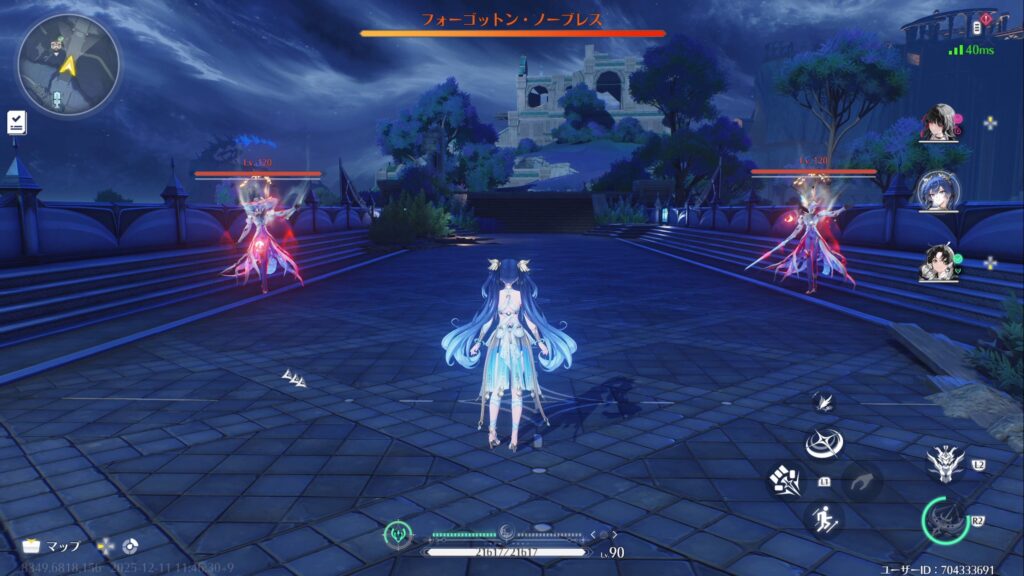Open the circular minimap
The width and height of the screenshot is (1024, 576).
[68, 64]
